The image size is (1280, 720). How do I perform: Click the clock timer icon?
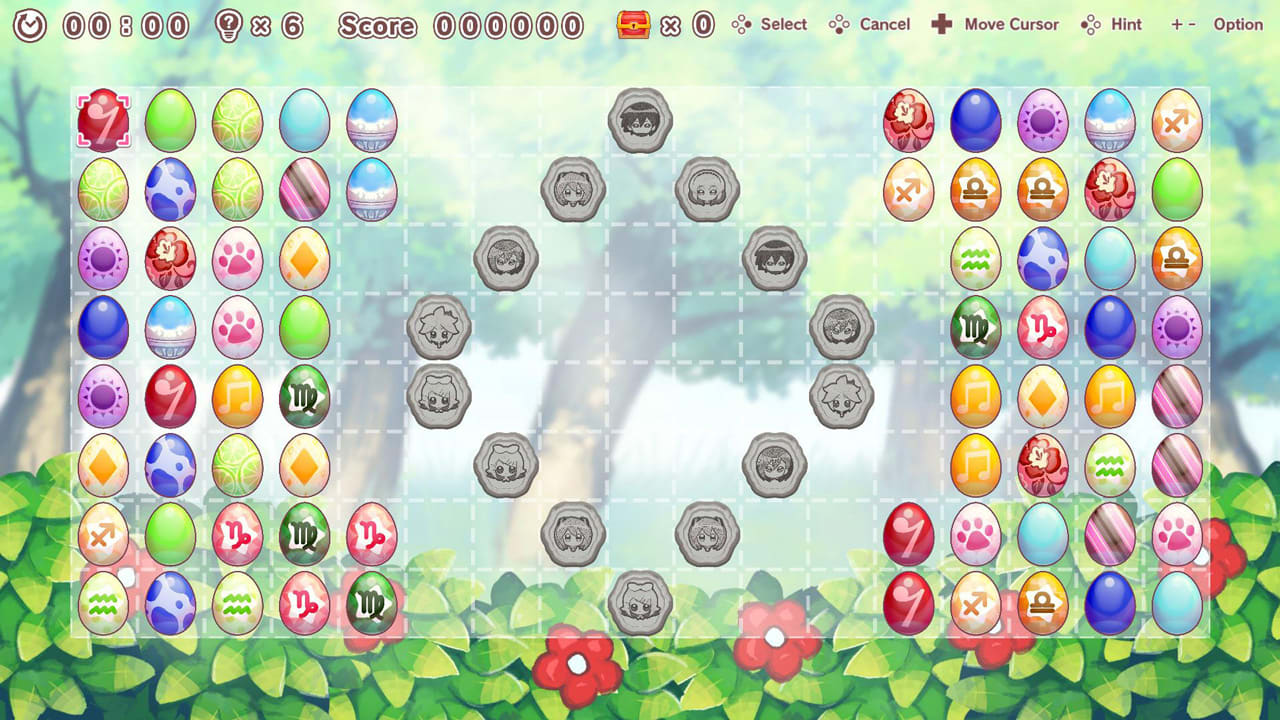click(30, 24)
